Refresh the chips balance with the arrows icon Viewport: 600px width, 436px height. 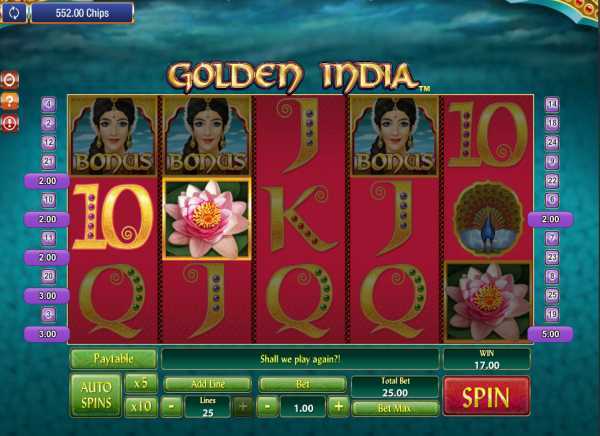[x=14, y=13]
